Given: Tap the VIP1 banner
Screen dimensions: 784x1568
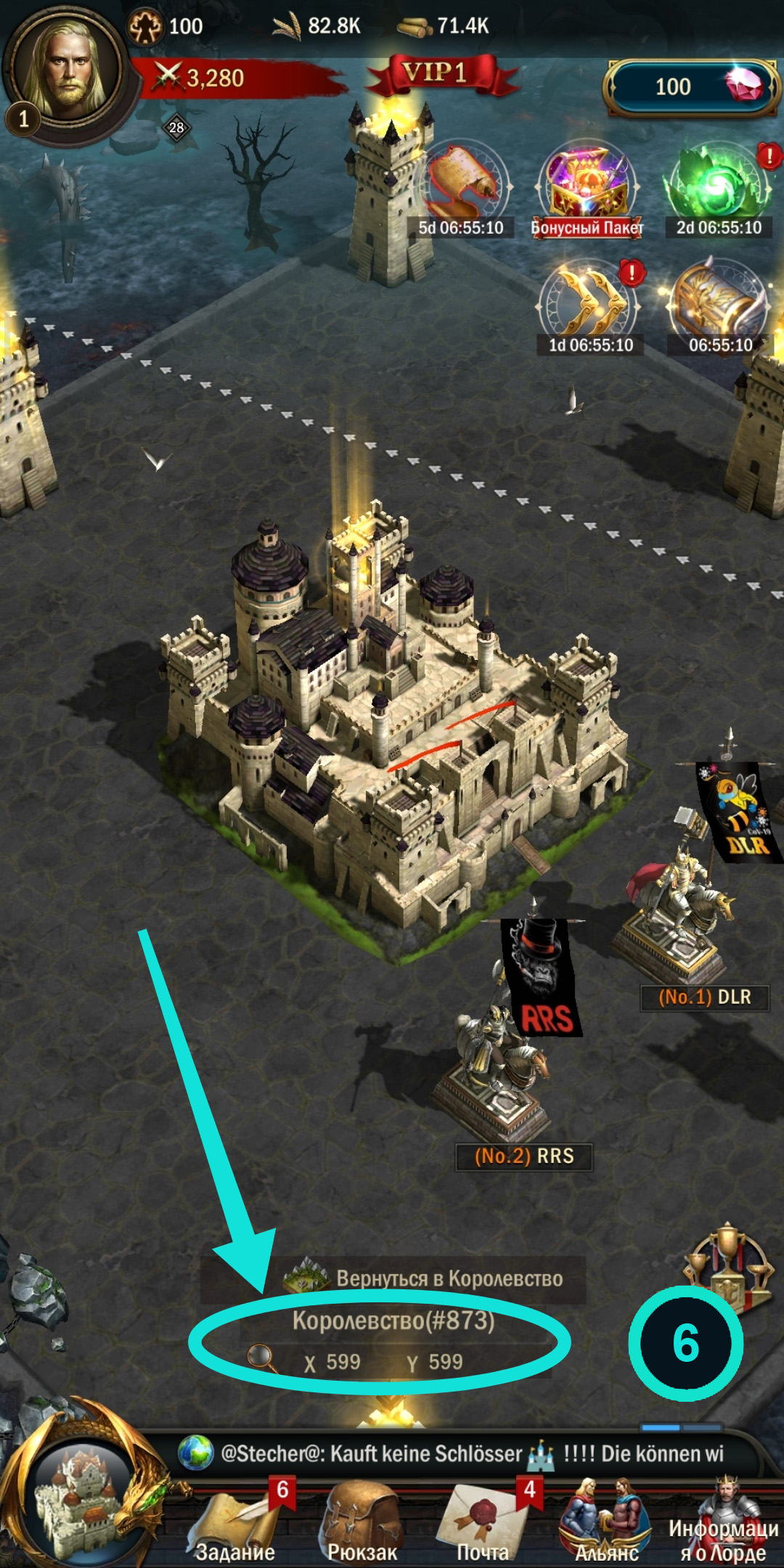Looking at the screenshot, I should 435,74.
